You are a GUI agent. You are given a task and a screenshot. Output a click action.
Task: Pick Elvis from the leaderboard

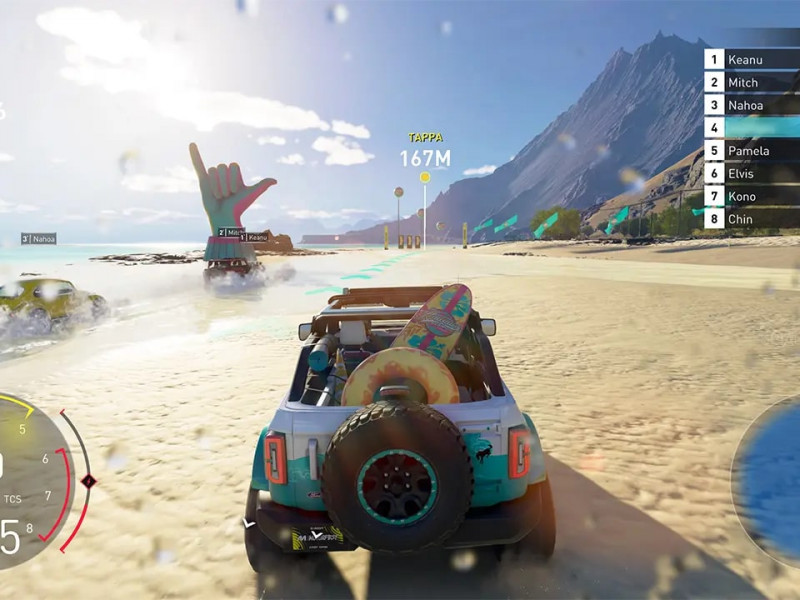(x=750, y=173)
